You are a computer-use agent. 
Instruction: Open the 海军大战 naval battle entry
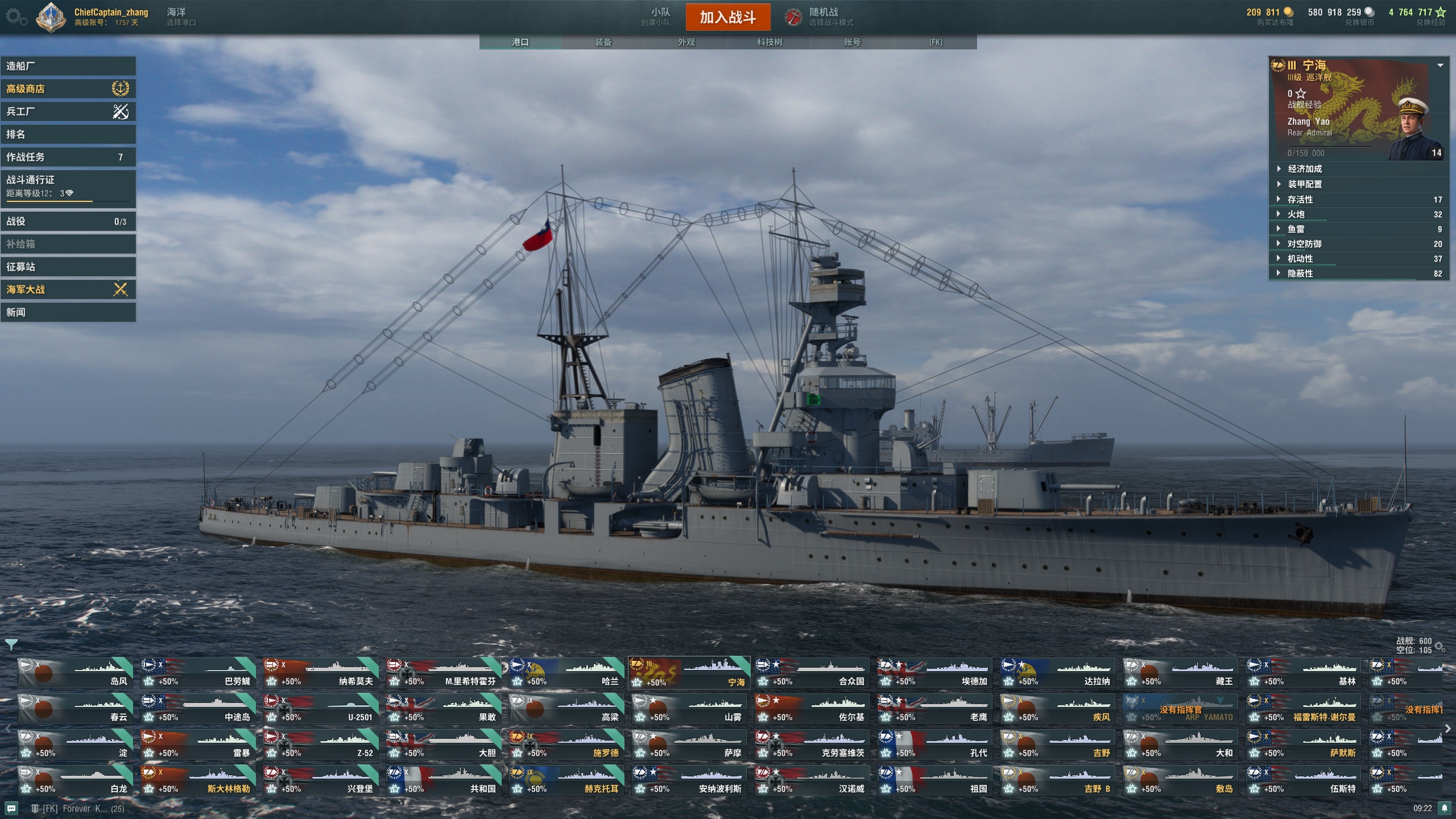pyautogui.click(x=68, y=289)
